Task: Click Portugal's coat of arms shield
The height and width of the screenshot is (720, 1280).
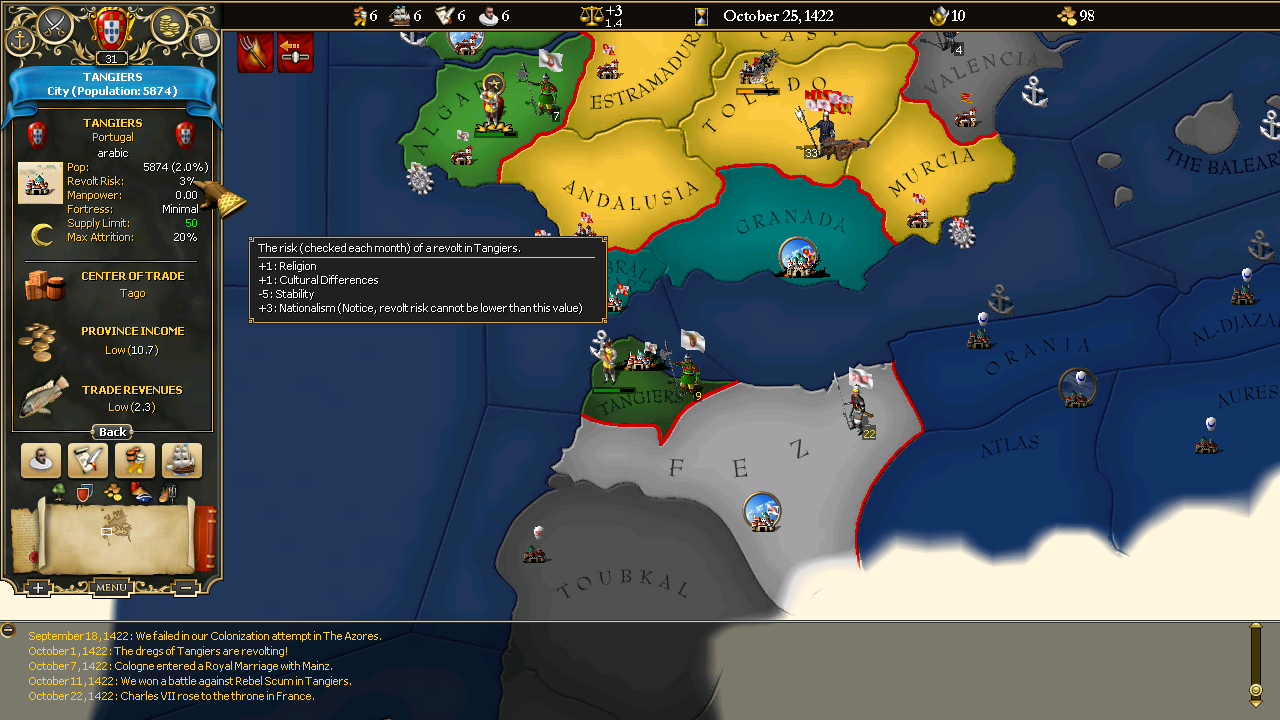Action: point(111,27)
